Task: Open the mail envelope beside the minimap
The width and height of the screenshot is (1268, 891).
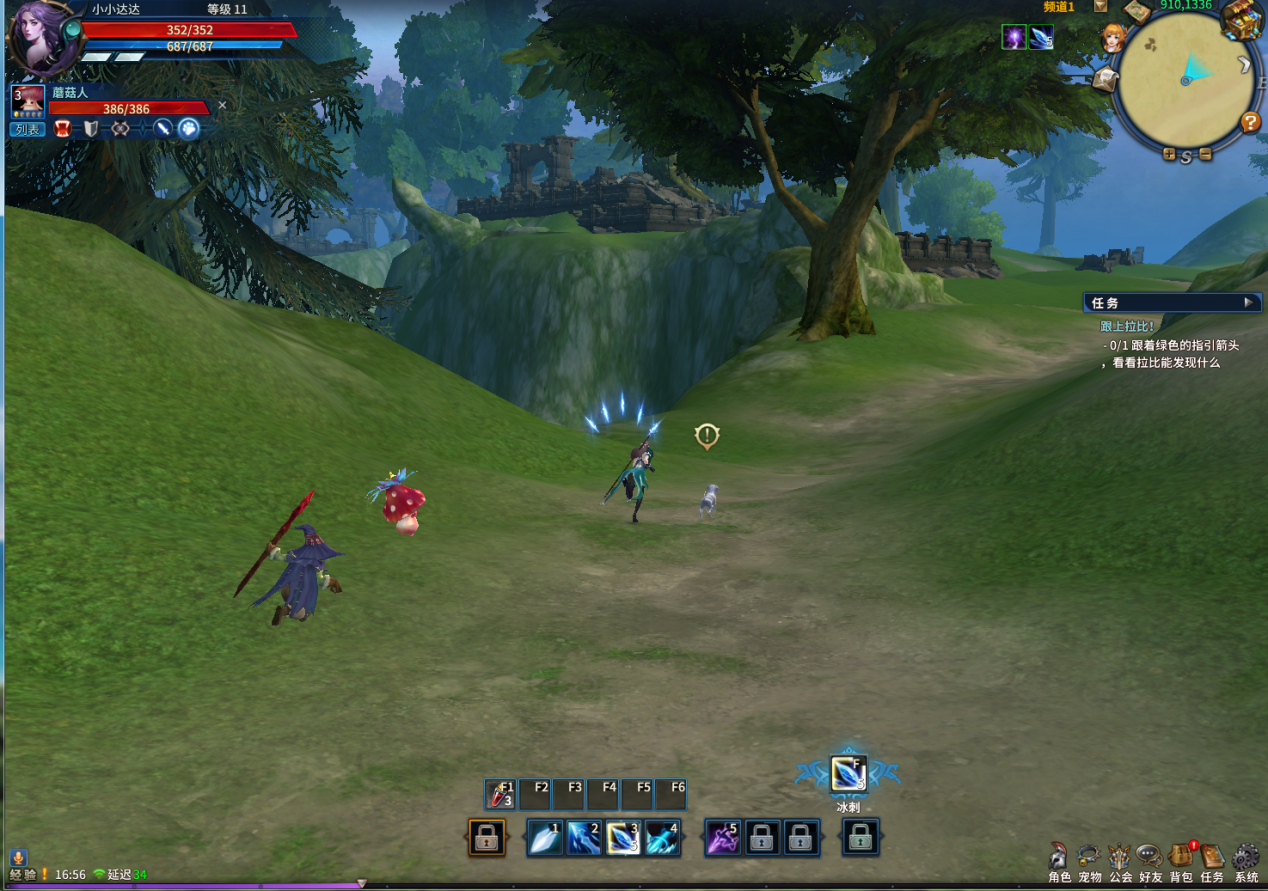Action: [x=1105, y=79]
